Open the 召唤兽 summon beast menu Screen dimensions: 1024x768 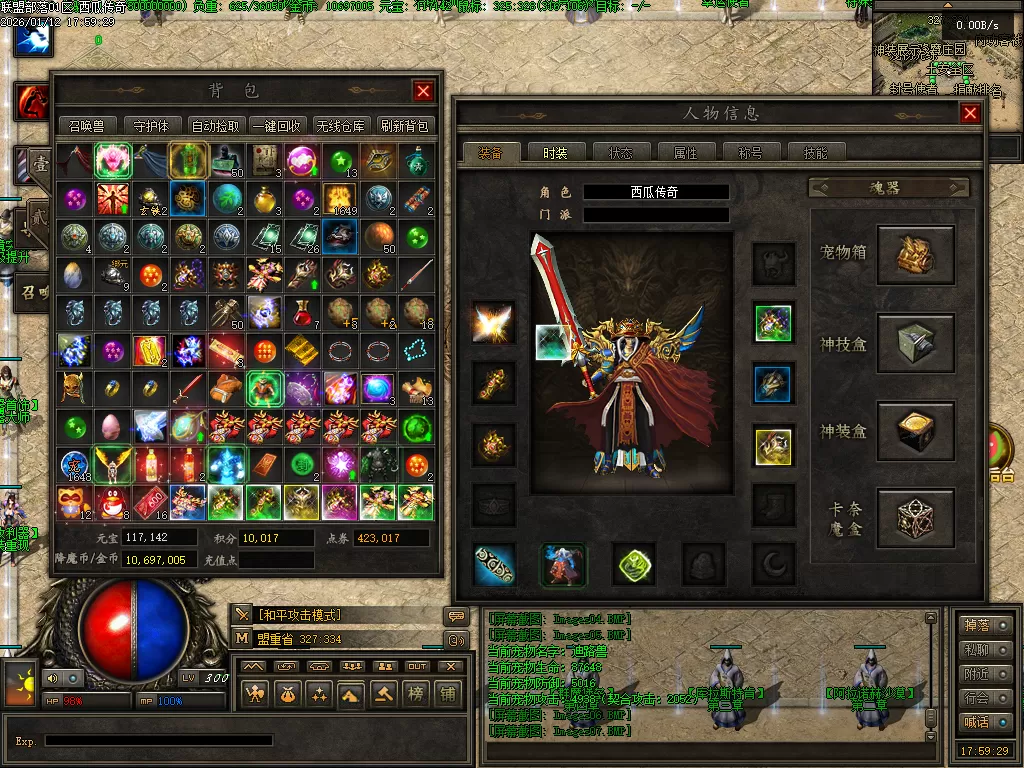pyautogui.click(x=87, y=126)
